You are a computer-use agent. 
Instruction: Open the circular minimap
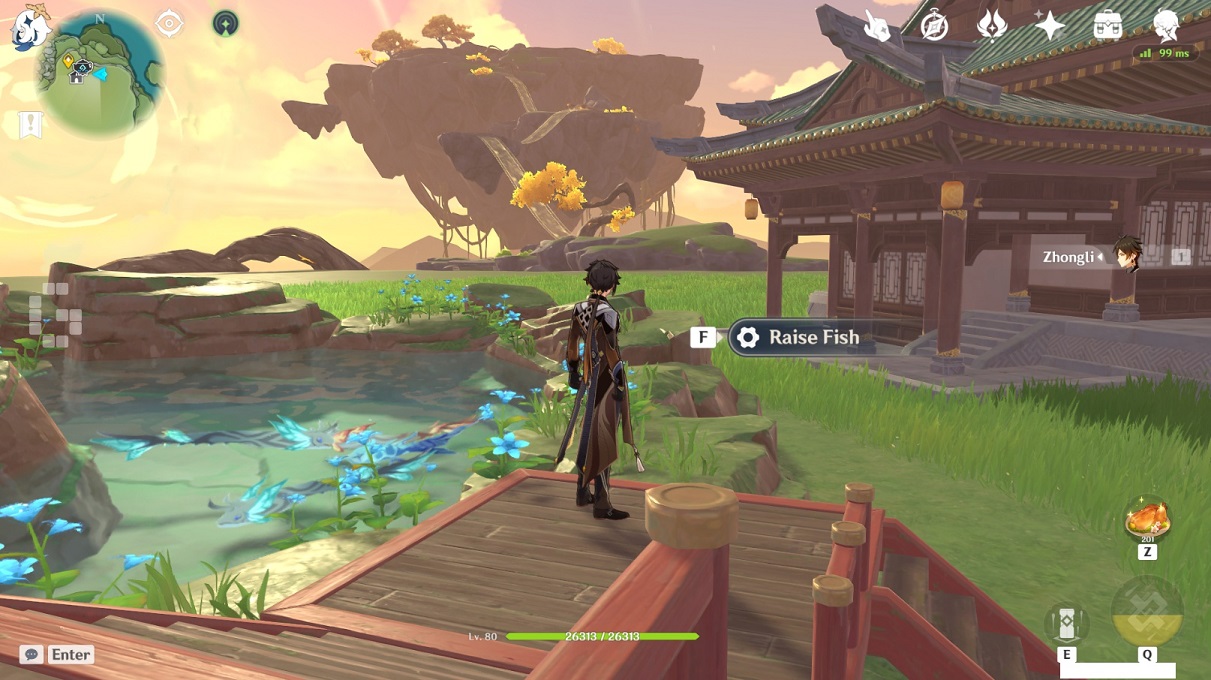(x=100, y=74)
